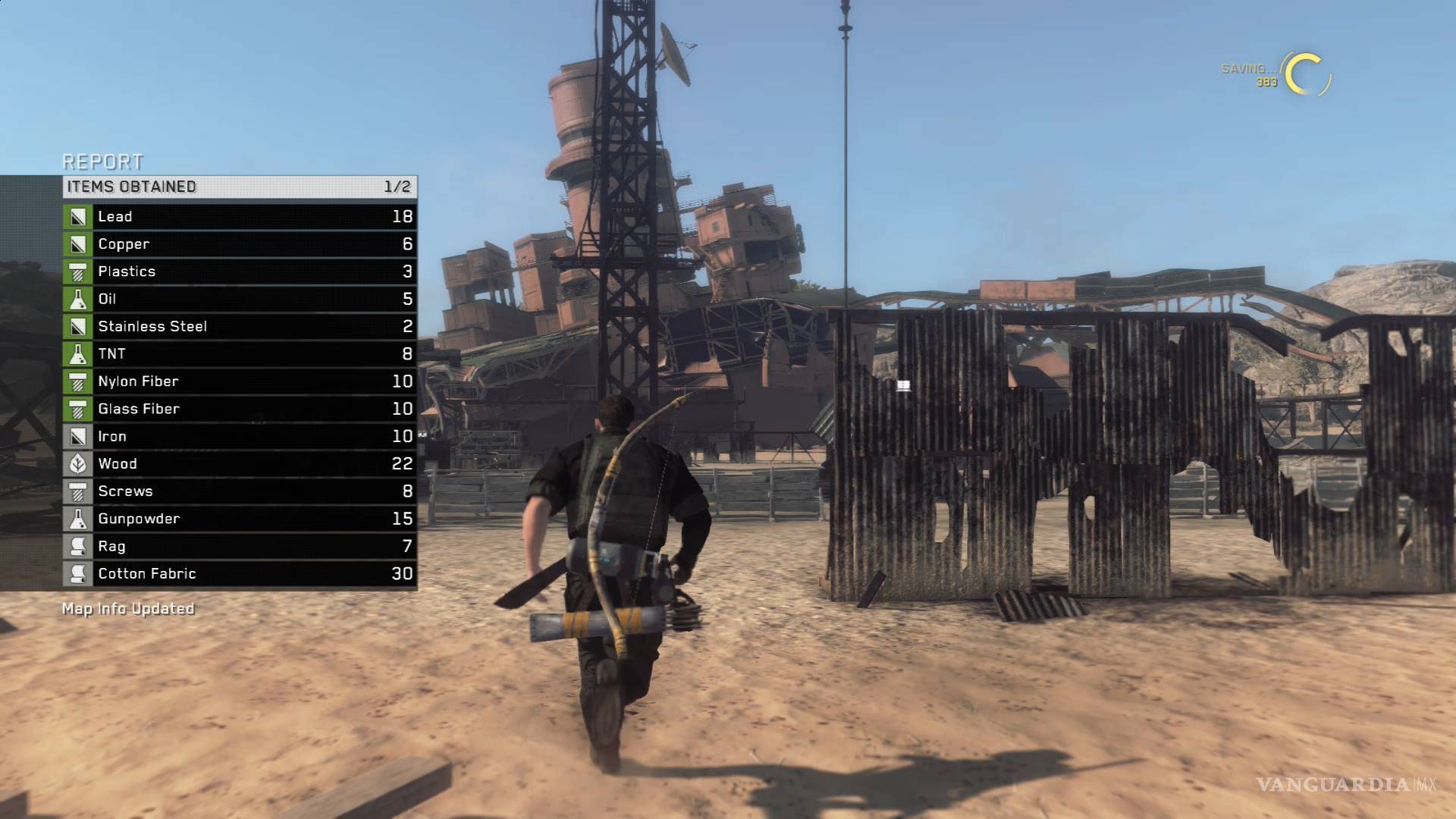Select the Cotton Fabric cloth icon

(78, 573)
